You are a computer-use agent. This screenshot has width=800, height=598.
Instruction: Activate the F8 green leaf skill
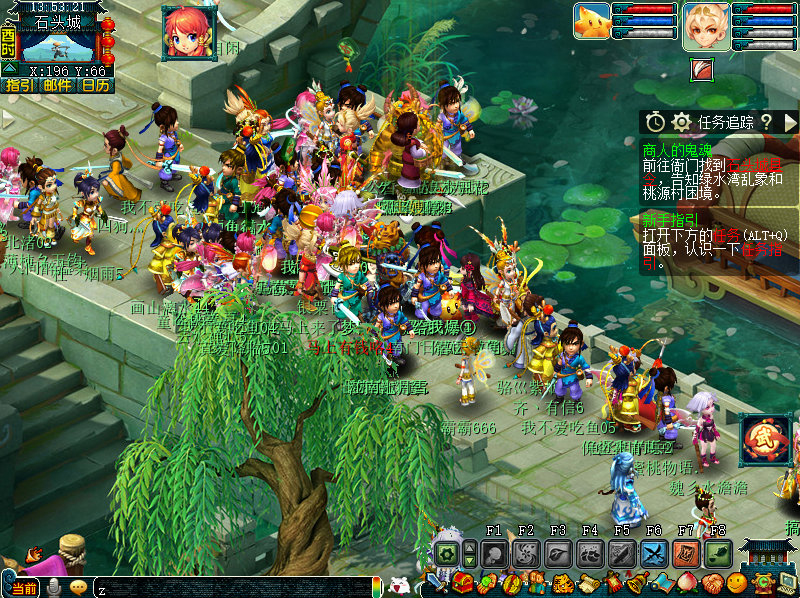[x=718, y=554]
